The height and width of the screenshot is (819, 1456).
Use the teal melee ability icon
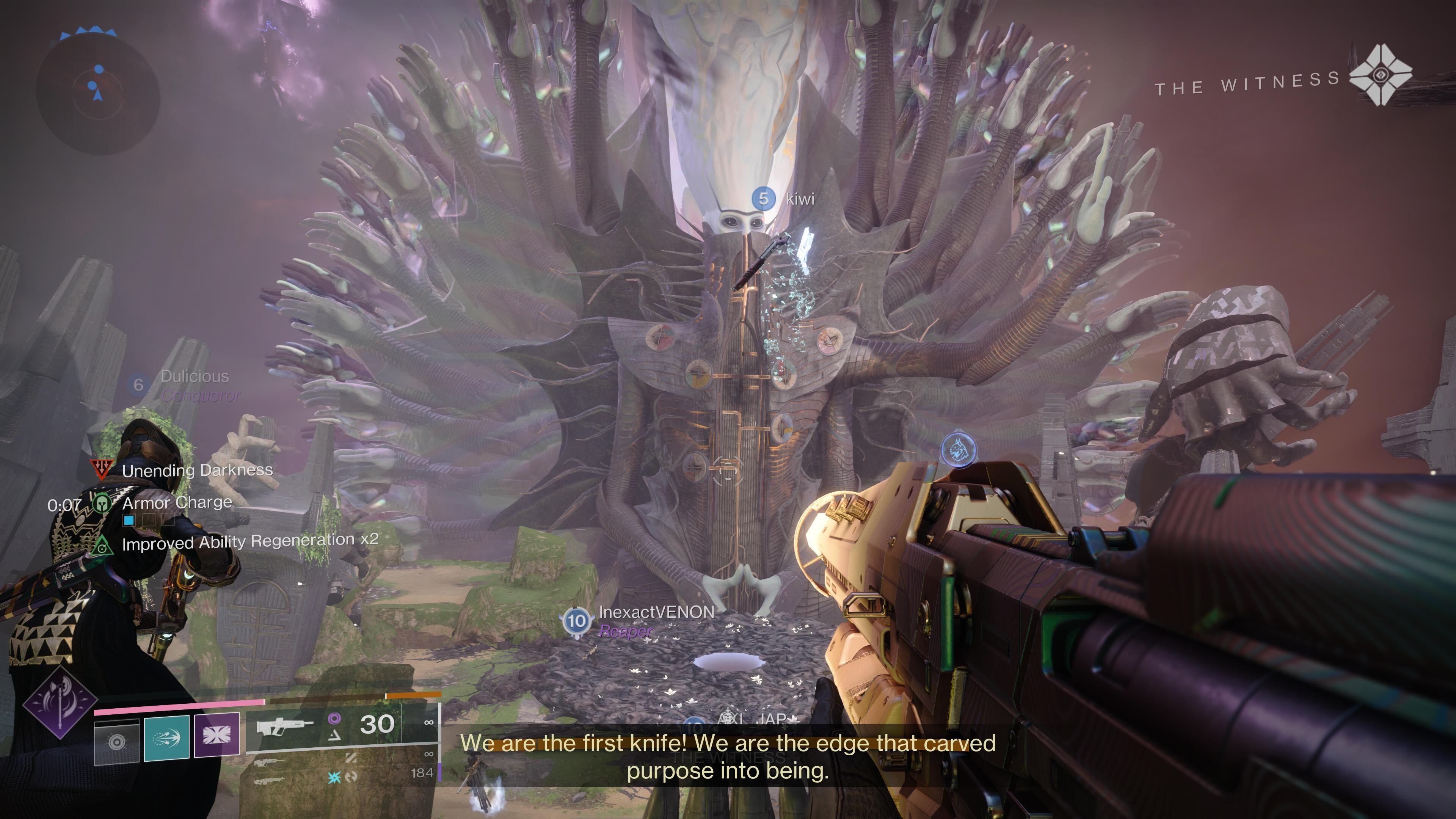point(167,737)
